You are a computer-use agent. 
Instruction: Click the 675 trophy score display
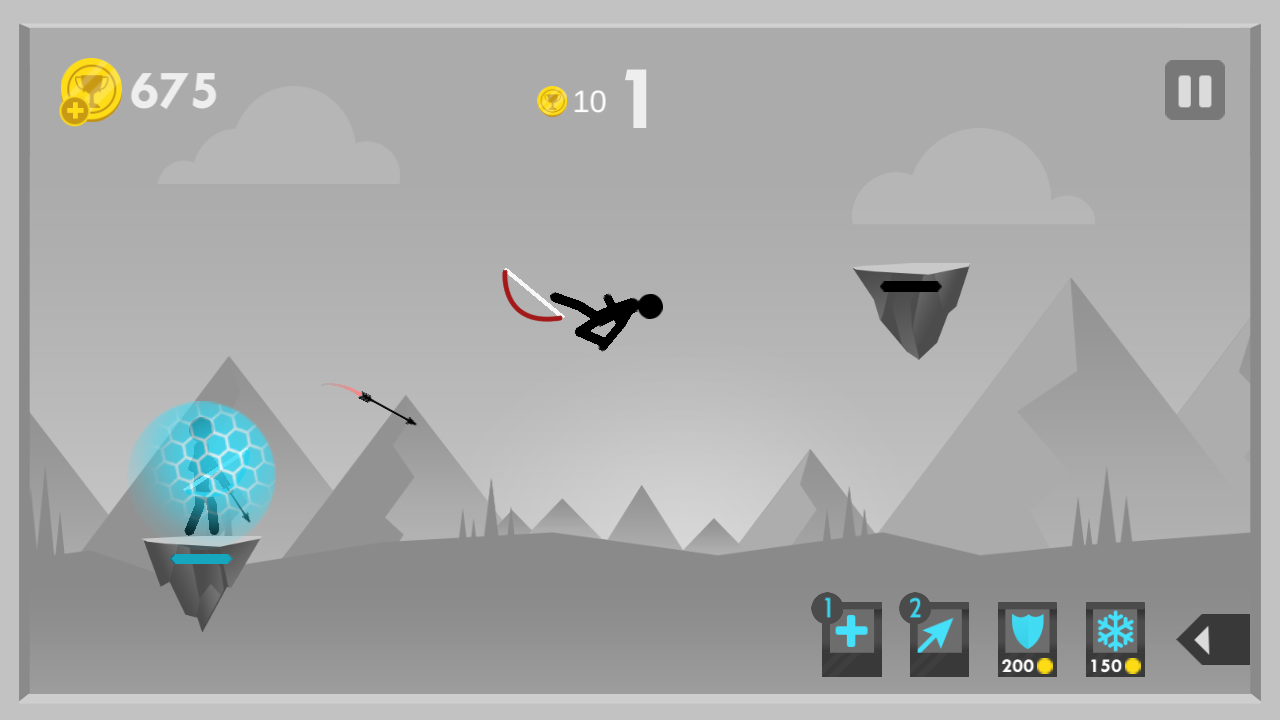172,90
